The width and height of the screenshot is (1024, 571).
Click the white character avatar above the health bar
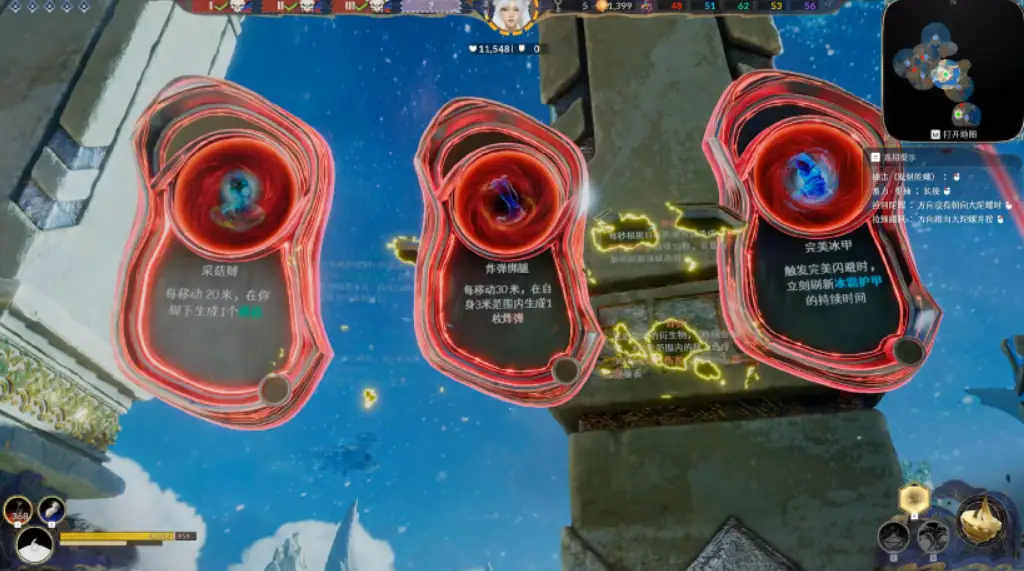coord(36,546)
